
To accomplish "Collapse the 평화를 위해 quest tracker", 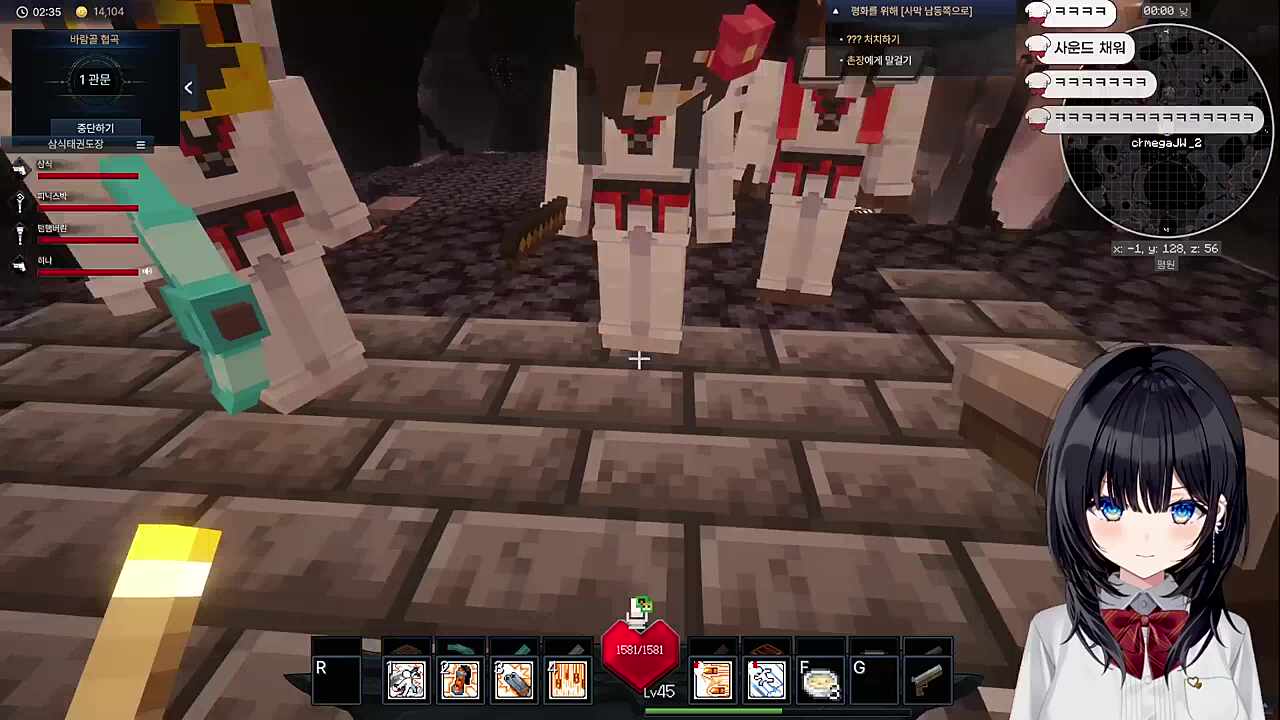I will pos(836,11).
